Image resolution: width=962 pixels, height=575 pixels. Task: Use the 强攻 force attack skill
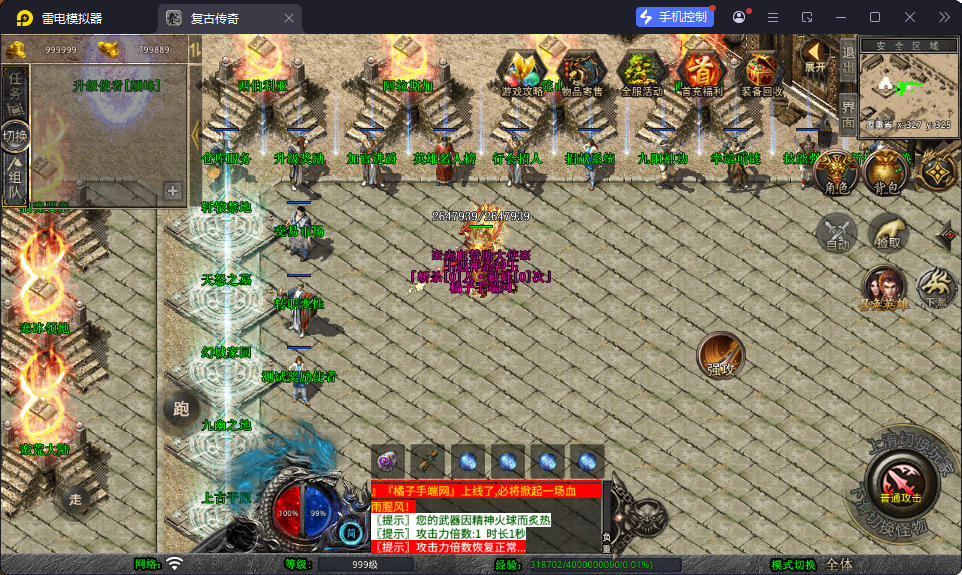pyautogui.click(x=720, y=355)
